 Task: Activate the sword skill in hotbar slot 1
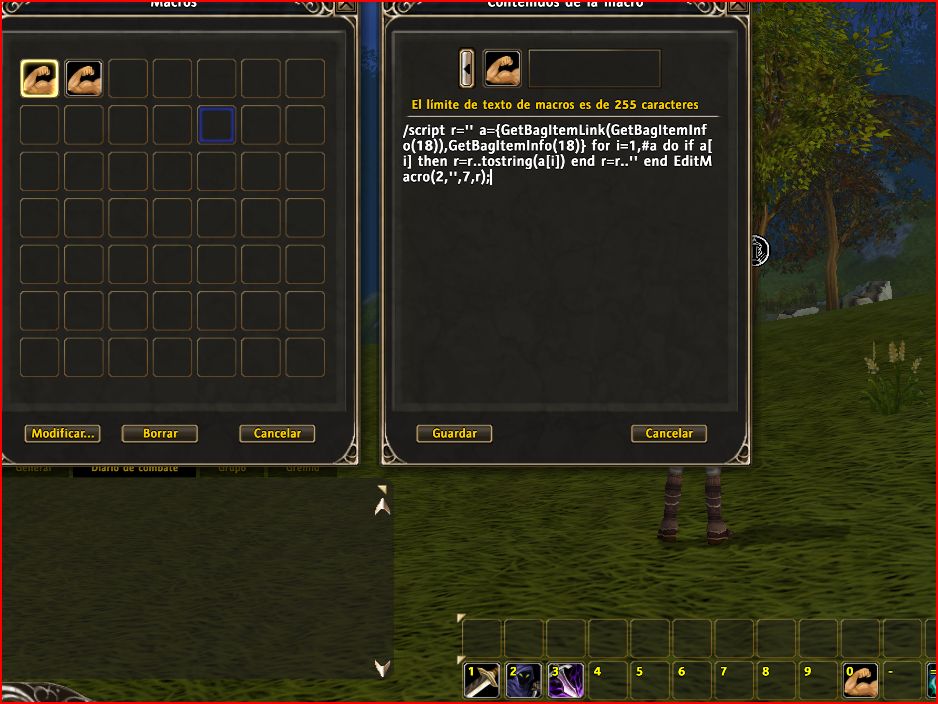pos(482,680)
